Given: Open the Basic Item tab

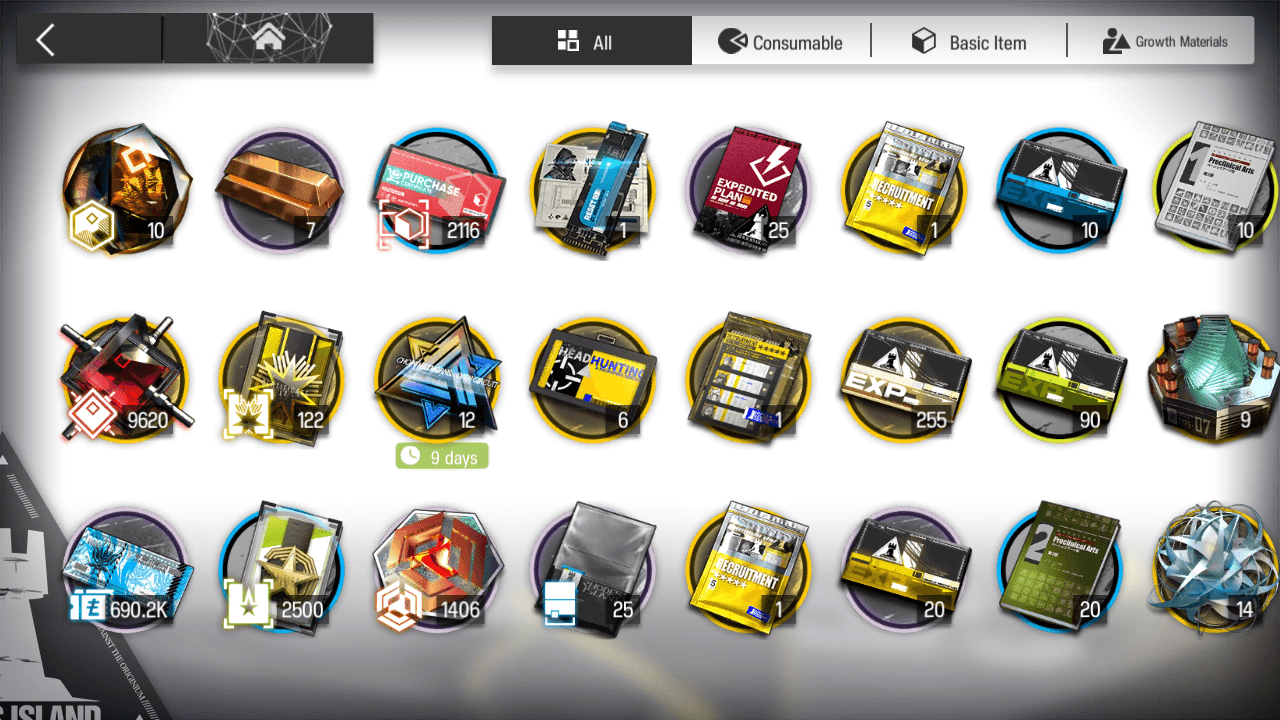Looking at the screenshot, I should (968, 42).
